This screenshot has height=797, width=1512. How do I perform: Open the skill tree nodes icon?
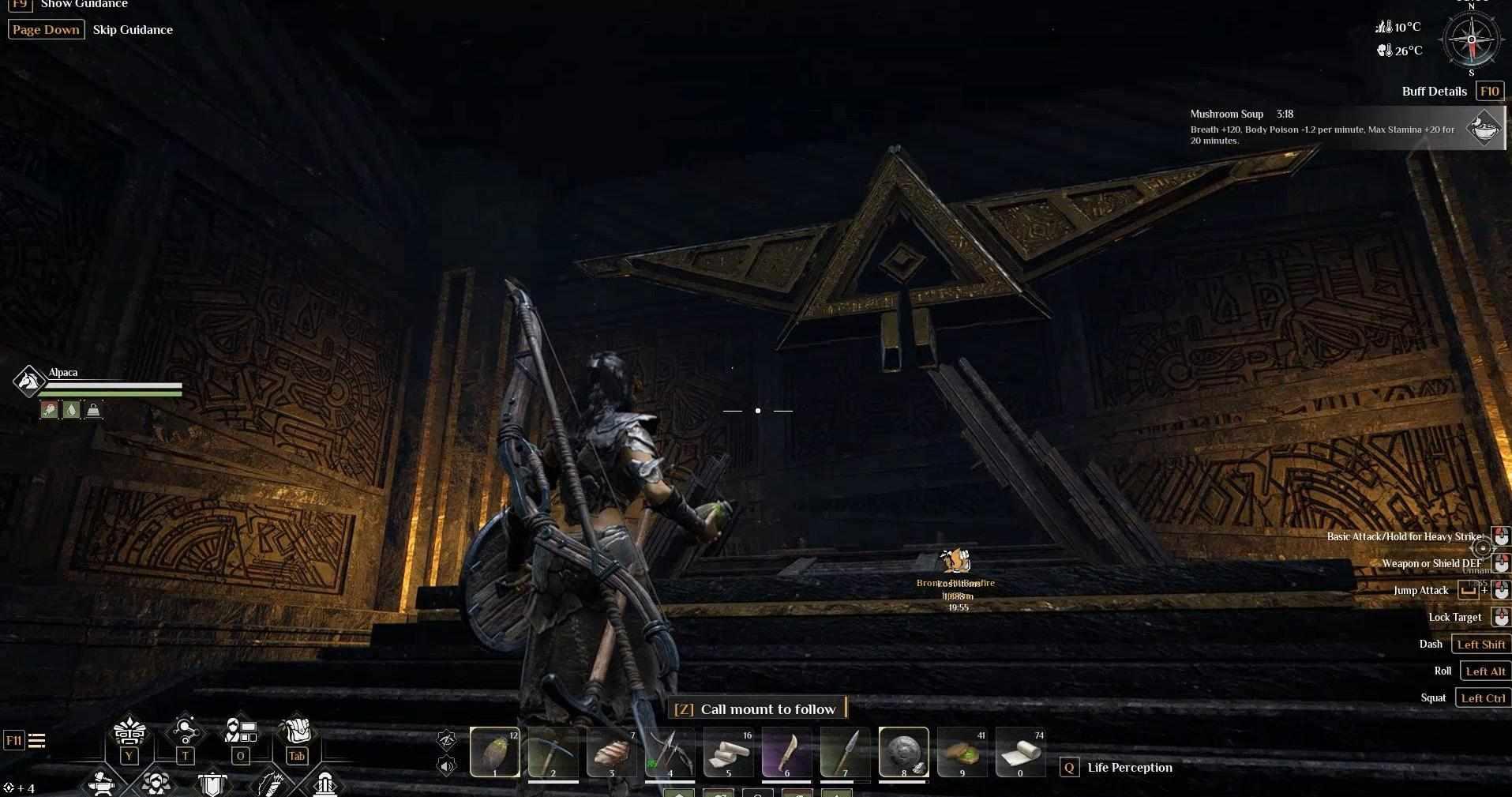coord(185,731)
